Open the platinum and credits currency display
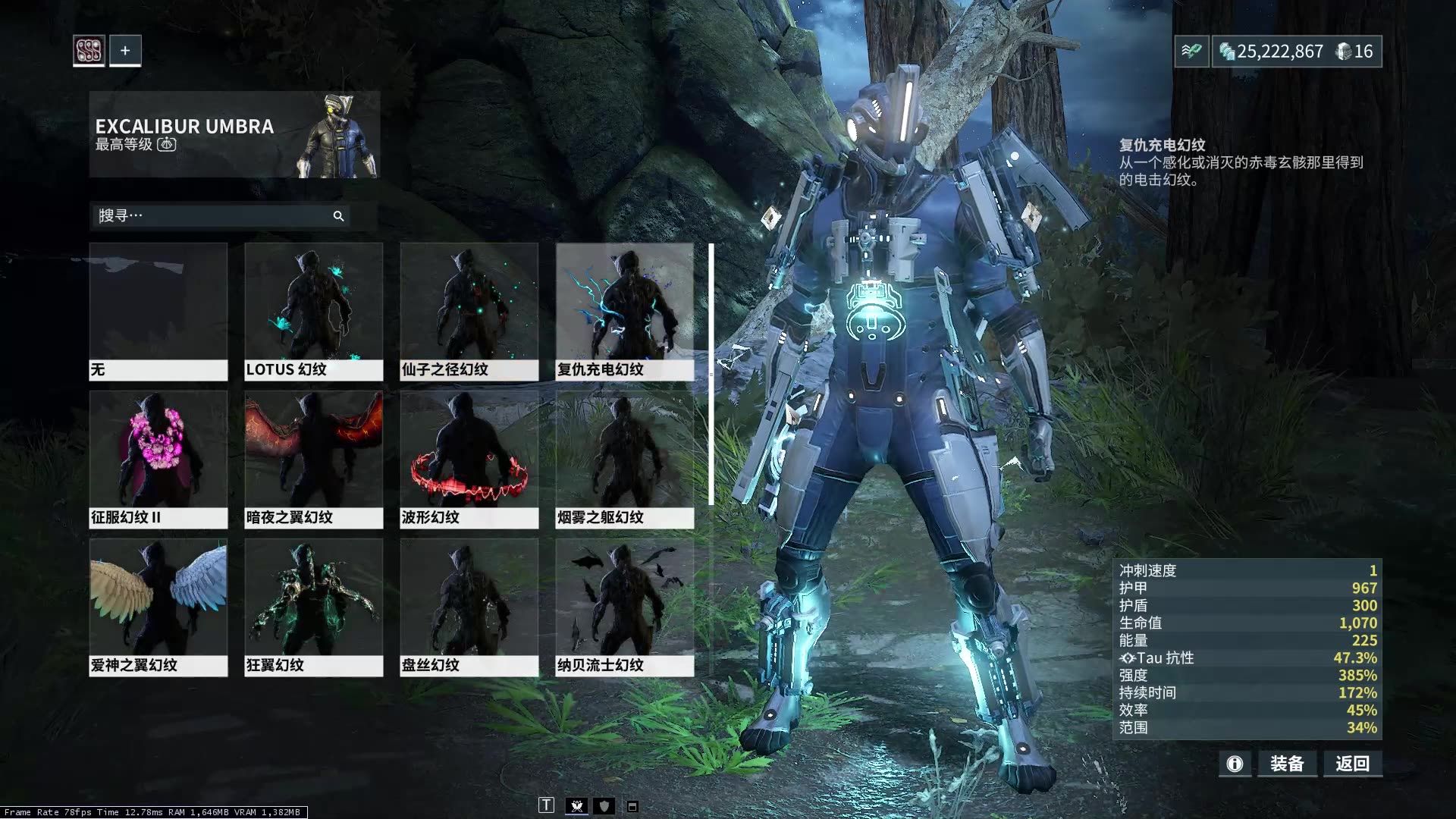 [x=1296, y=52]
